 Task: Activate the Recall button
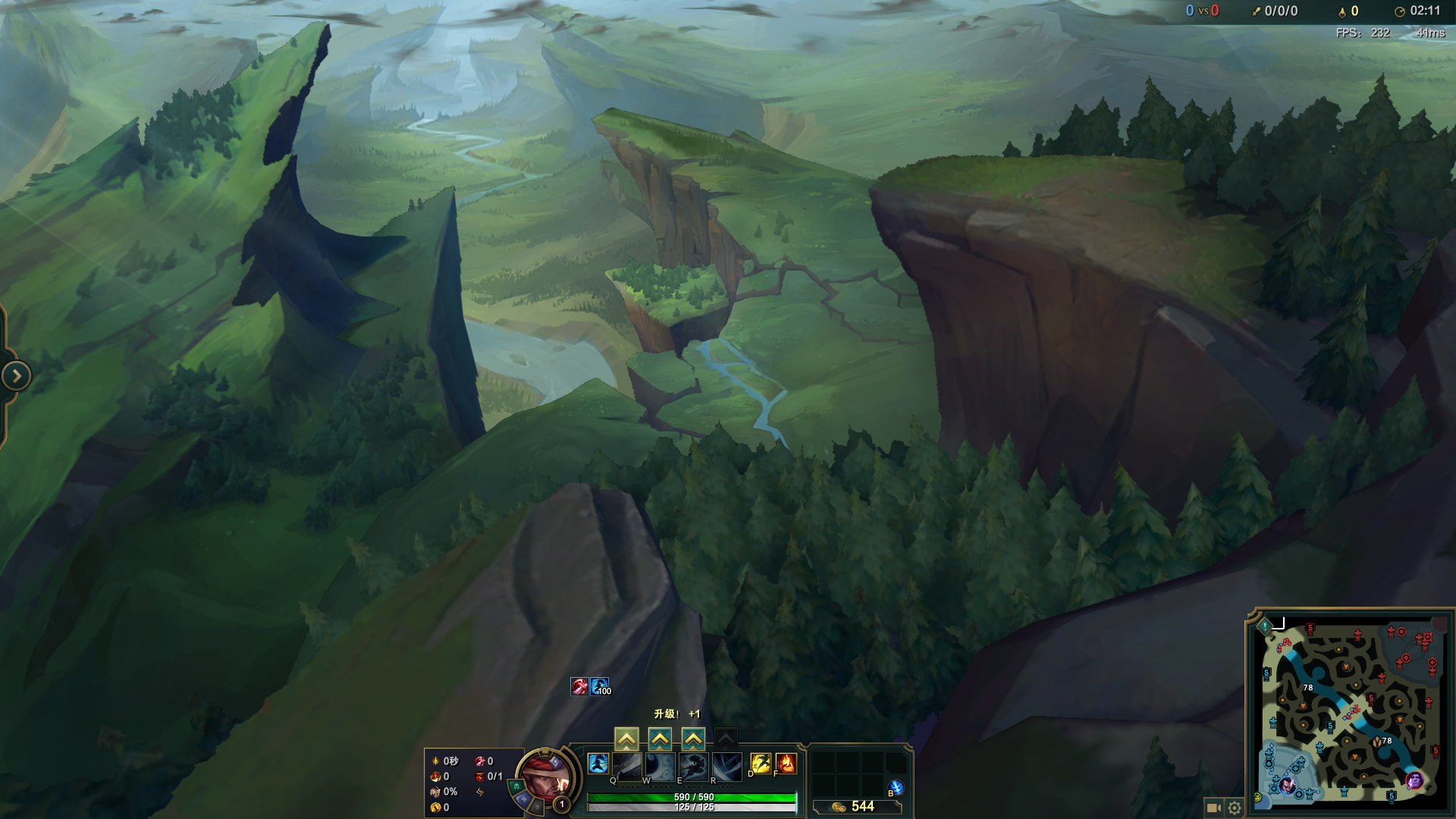(896, 788)
